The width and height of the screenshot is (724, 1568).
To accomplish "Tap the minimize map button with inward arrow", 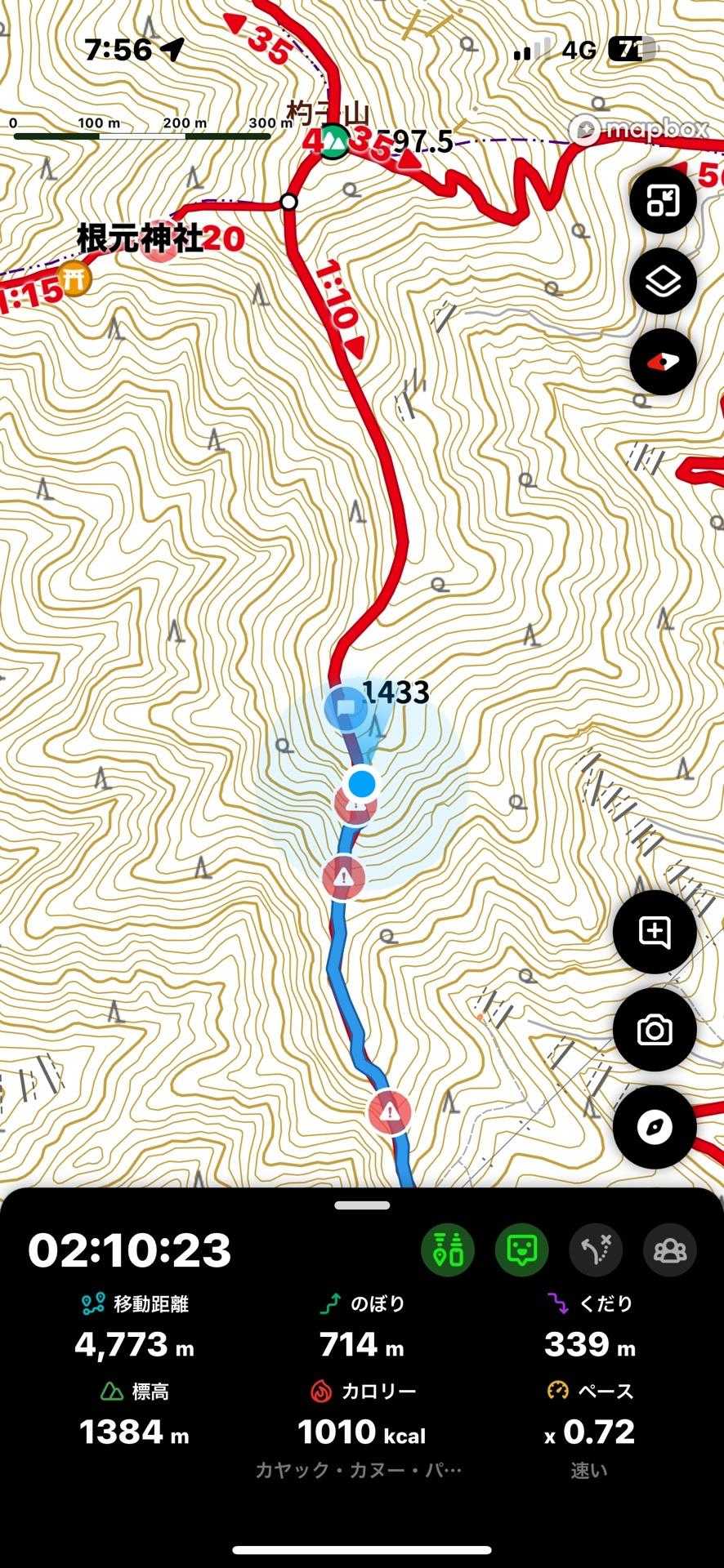I will (x=662, y=201).
